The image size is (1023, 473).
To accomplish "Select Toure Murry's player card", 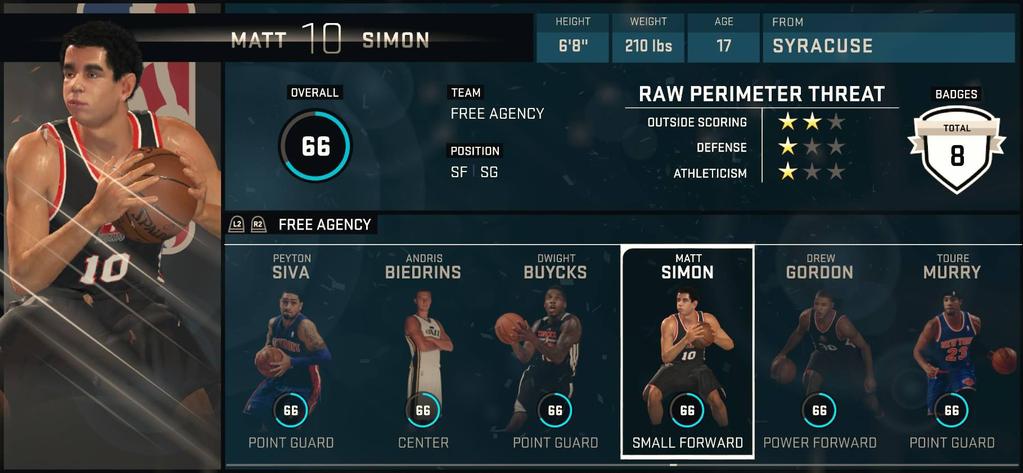I will [x=951, y=350].
